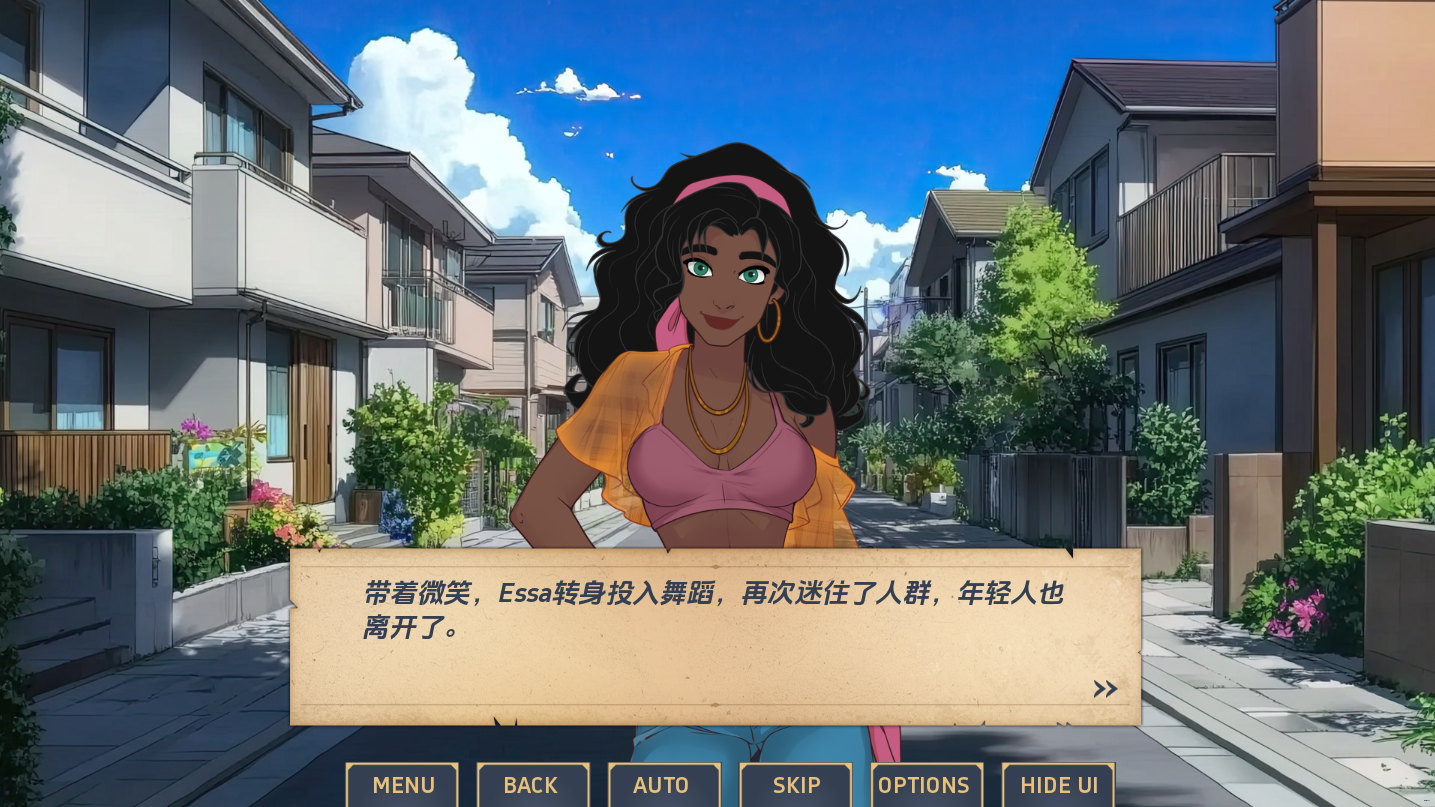Screen dimensions: 1435x807
Task: Advance the story by clicking the dialogue box
Action: tap(714, 635)
